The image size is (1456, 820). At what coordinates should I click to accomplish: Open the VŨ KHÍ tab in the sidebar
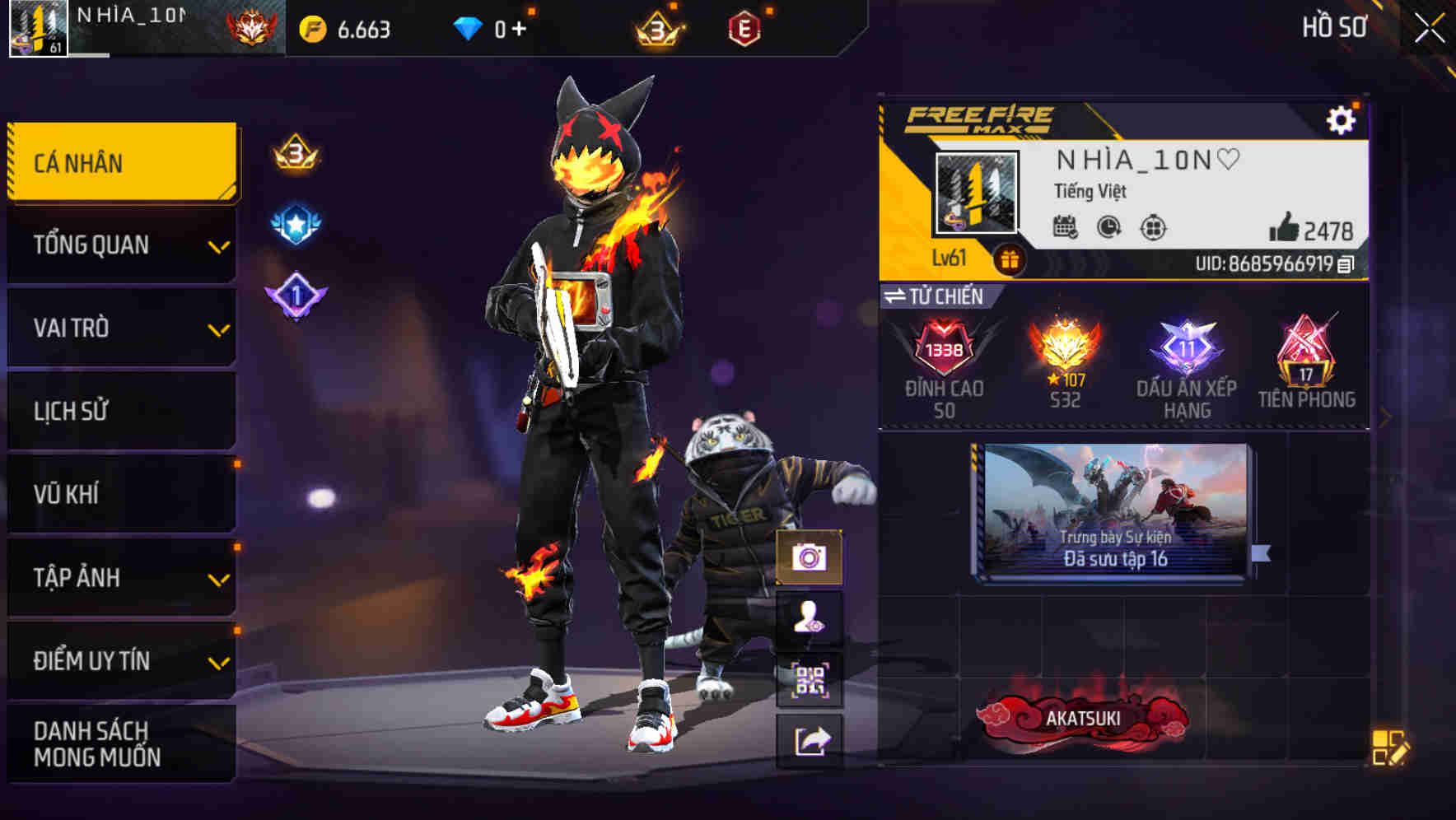[120, 494]
